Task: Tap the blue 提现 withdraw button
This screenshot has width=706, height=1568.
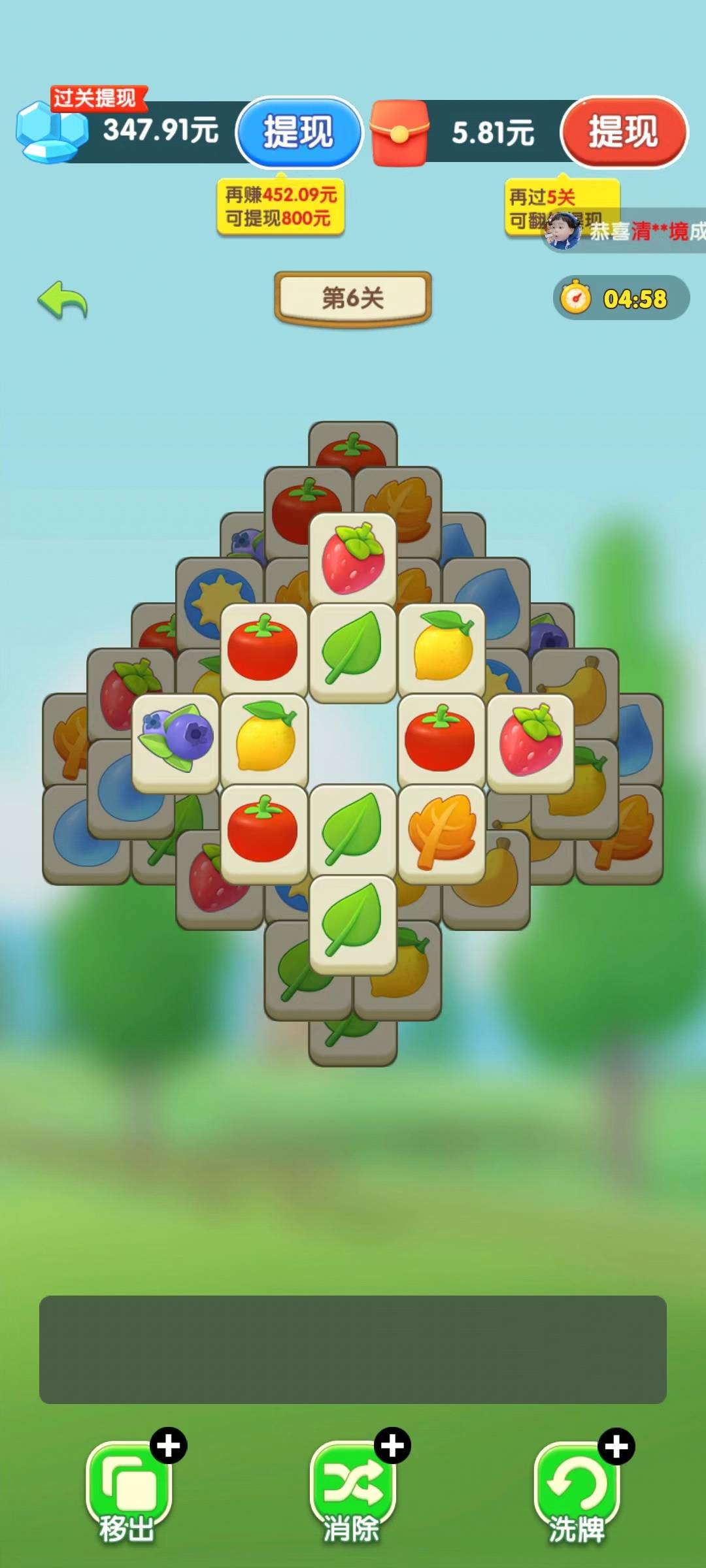Action: click(299, 131)
